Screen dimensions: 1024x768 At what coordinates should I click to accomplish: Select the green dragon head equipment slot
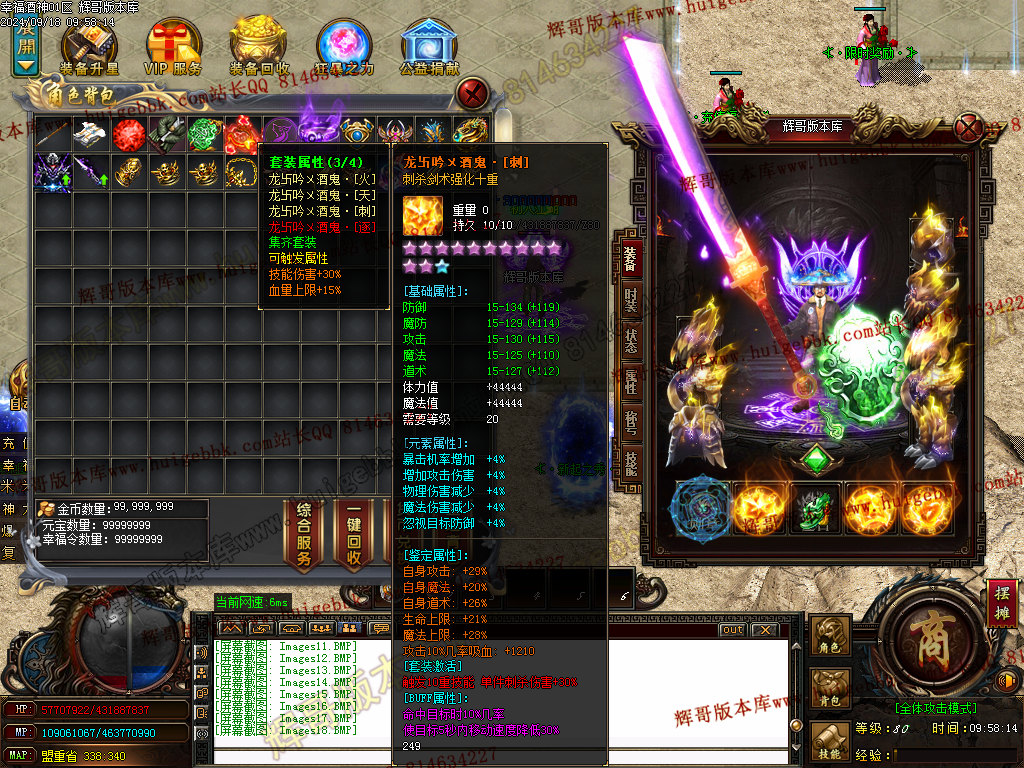[815, 508]
